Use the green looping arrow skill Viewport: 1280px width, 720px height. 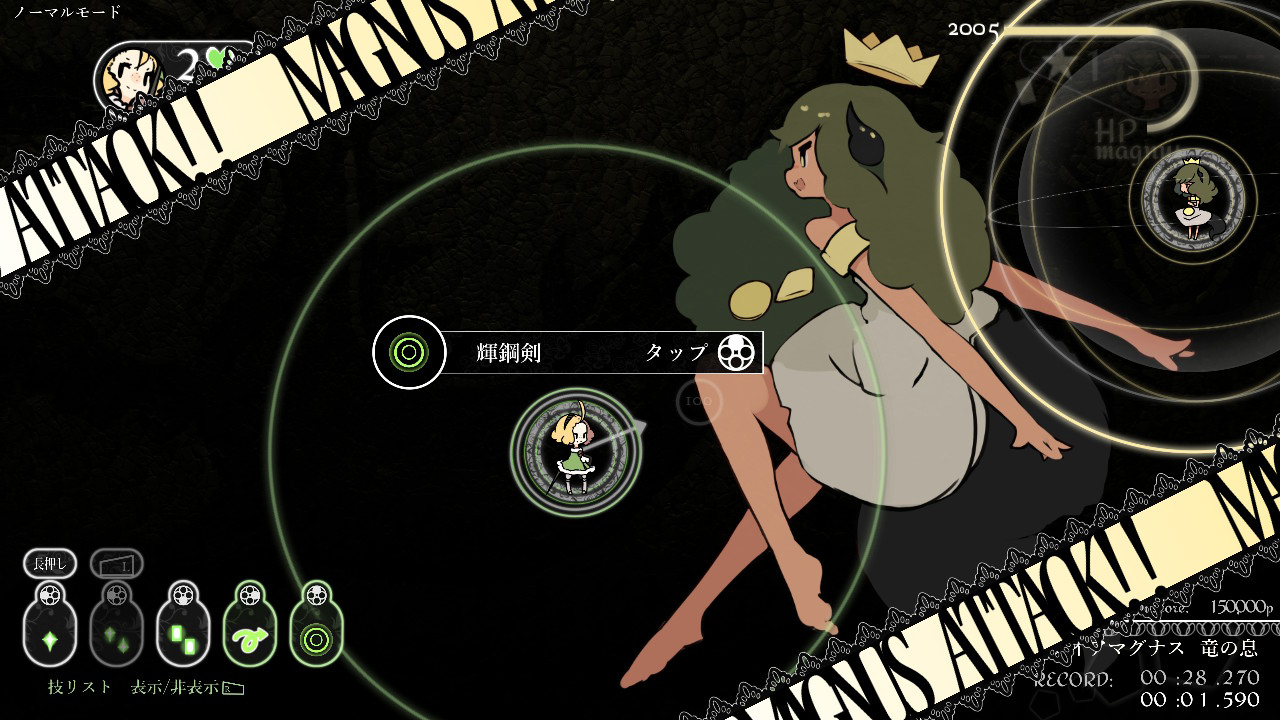(250, 637)
